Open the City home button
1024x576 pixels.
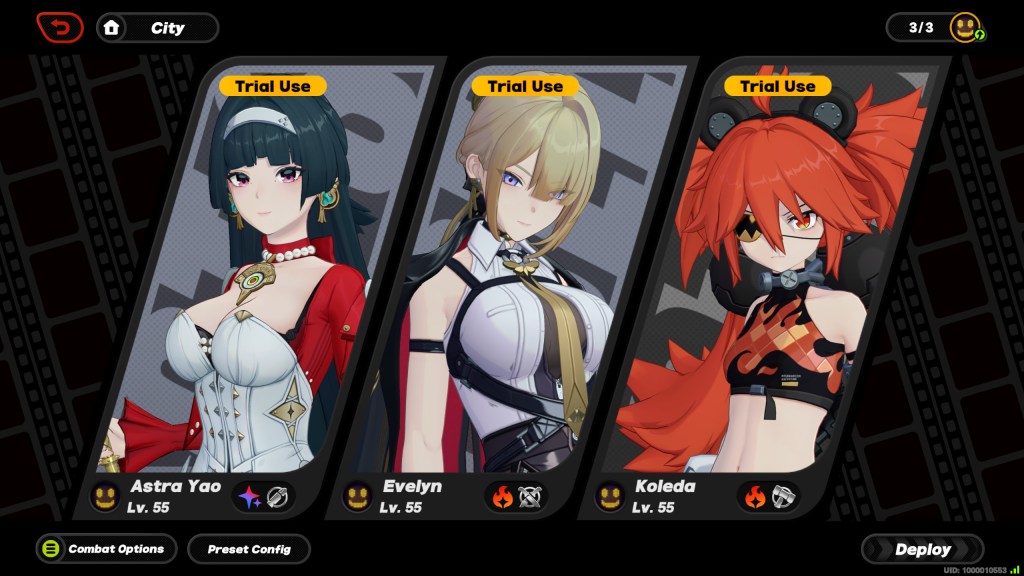157,28
